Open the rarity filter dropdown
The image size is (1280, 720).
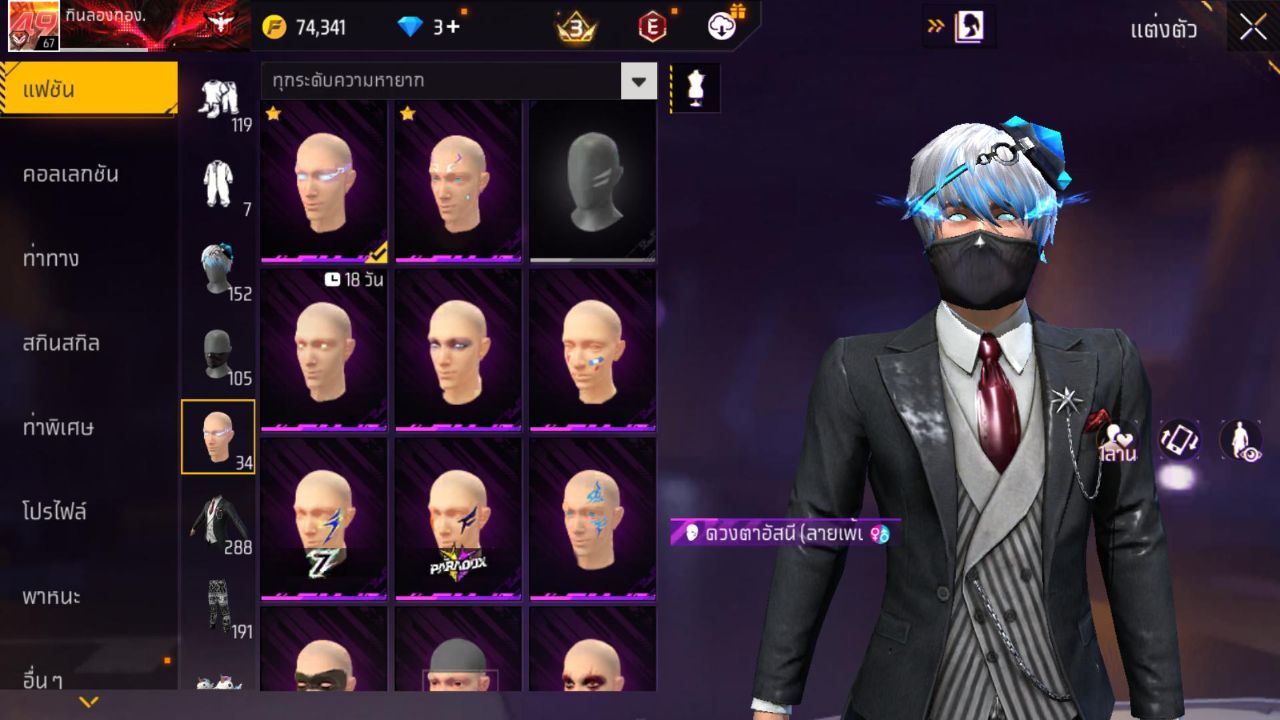[638, 82]
